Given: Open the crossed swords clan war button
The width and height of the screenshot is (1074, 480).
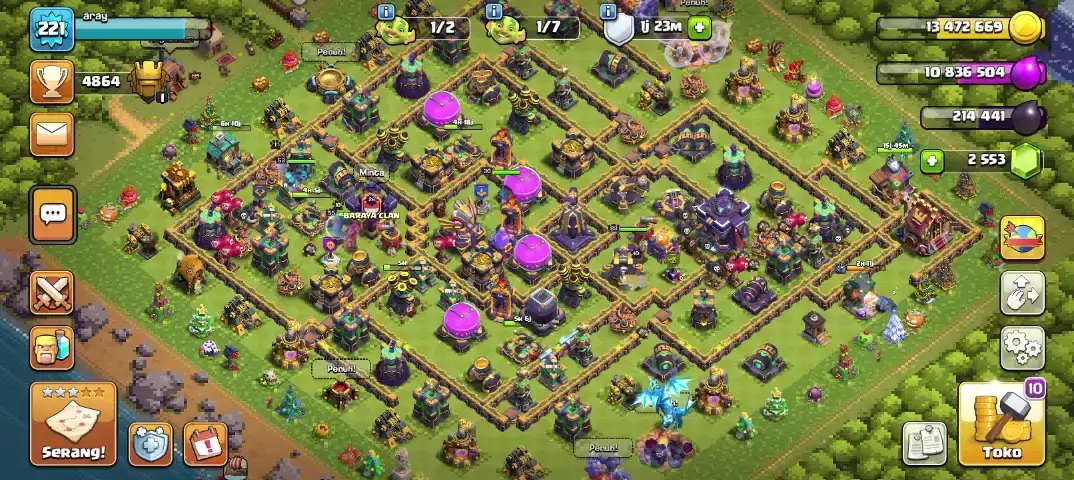Looking at the screenshot, I should [x=52, y=293].
